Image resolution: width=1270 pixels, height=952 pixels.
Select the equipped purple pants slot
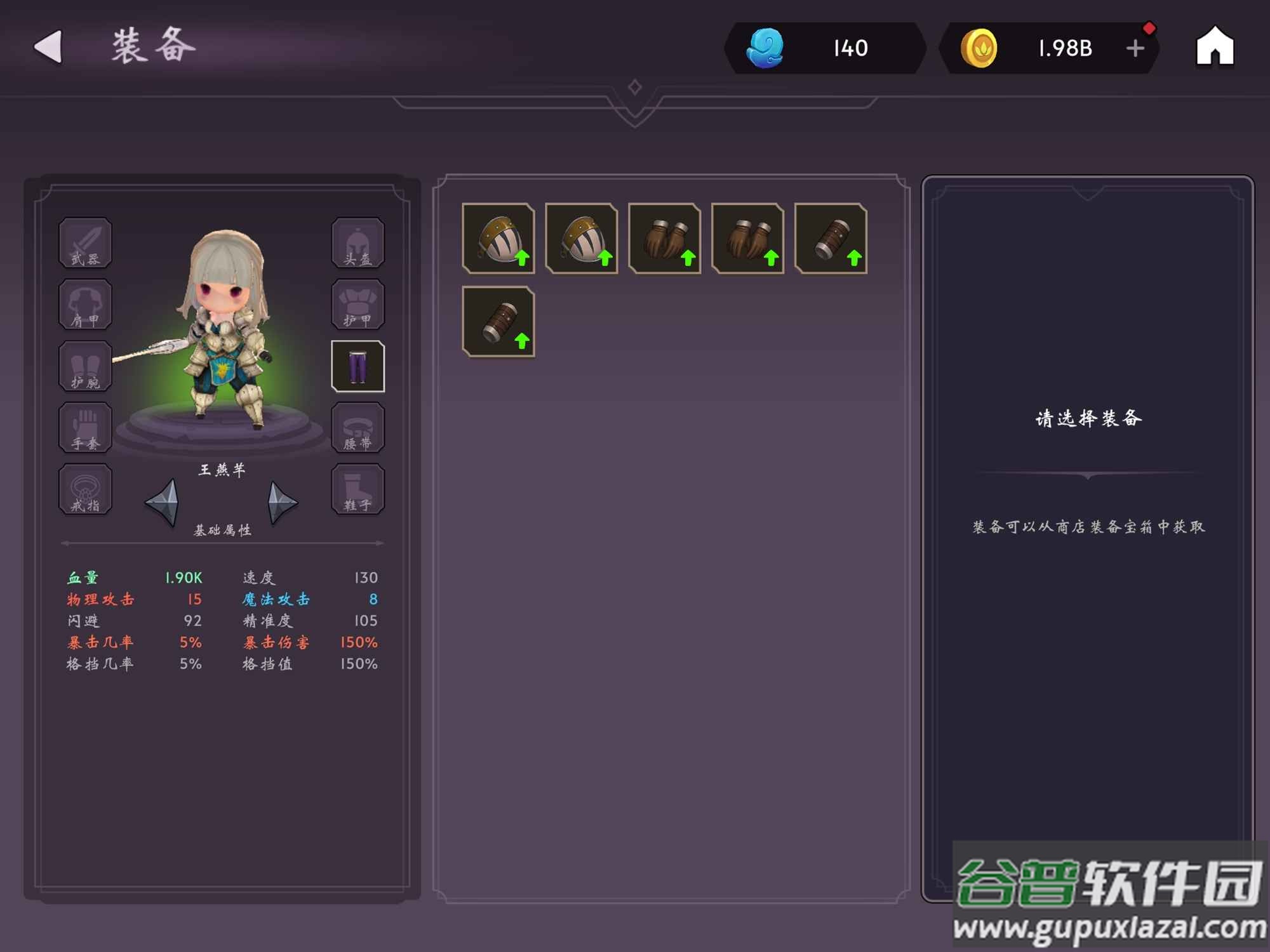pyautogui.click(x=358, y=366)
